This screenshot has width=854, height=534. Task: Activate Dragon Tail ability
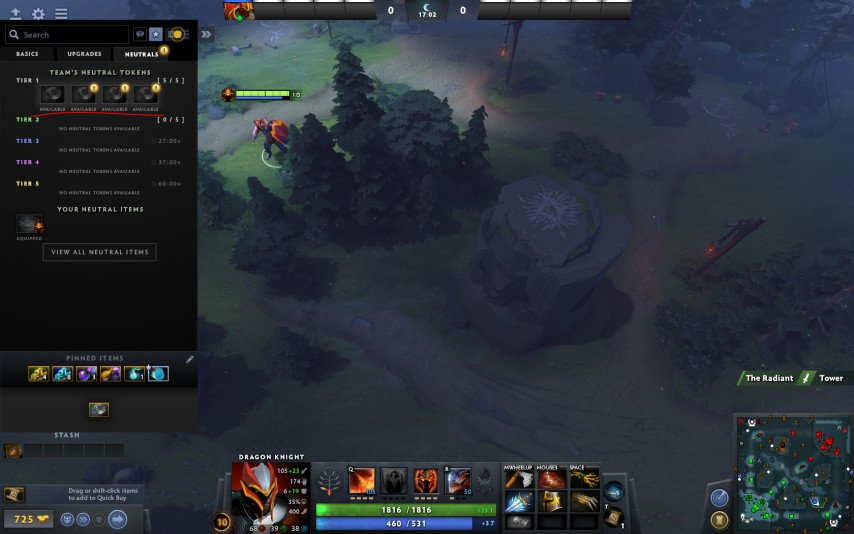[x=394, y=481]
